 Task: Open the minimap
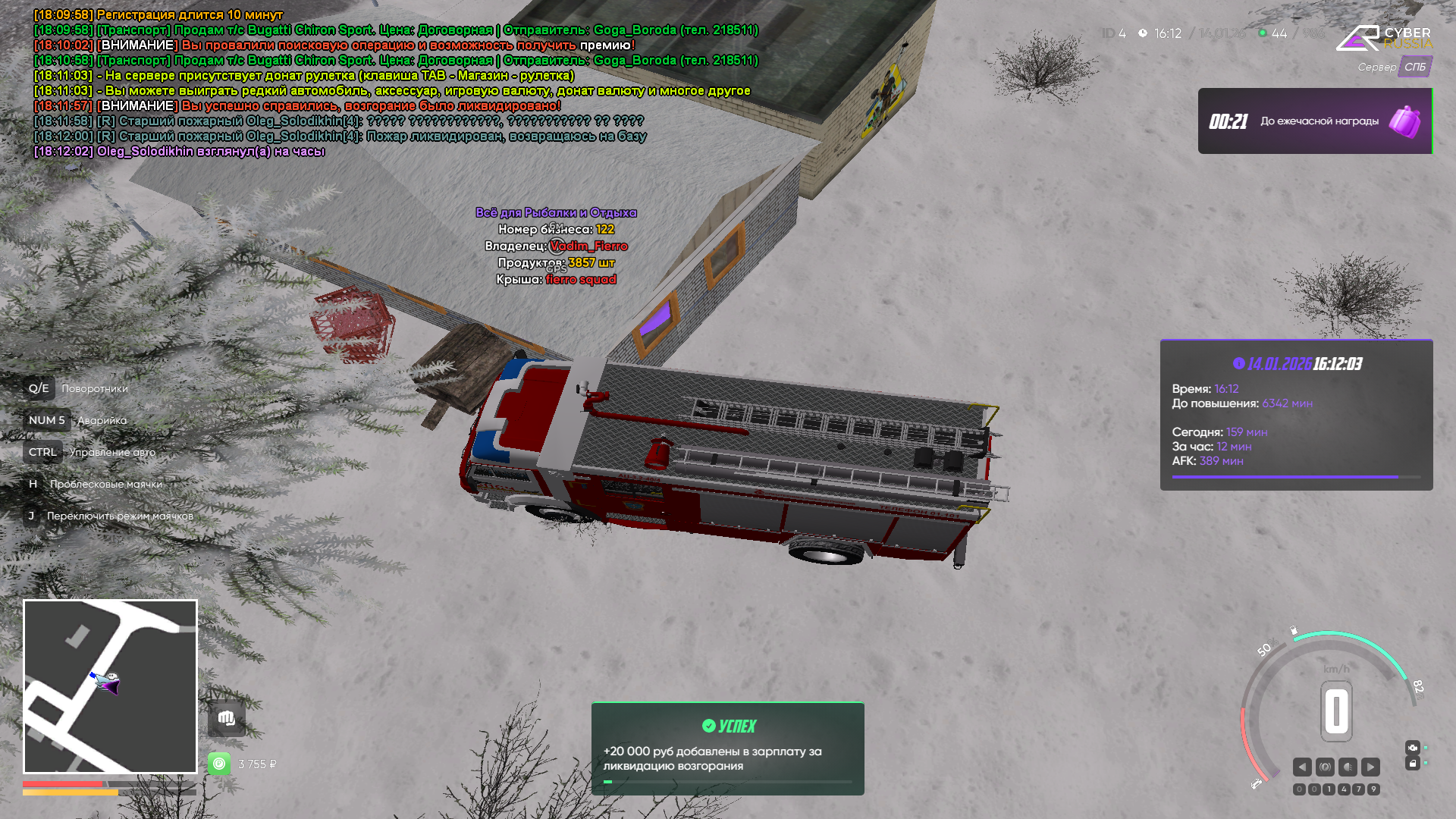[110, 686]
